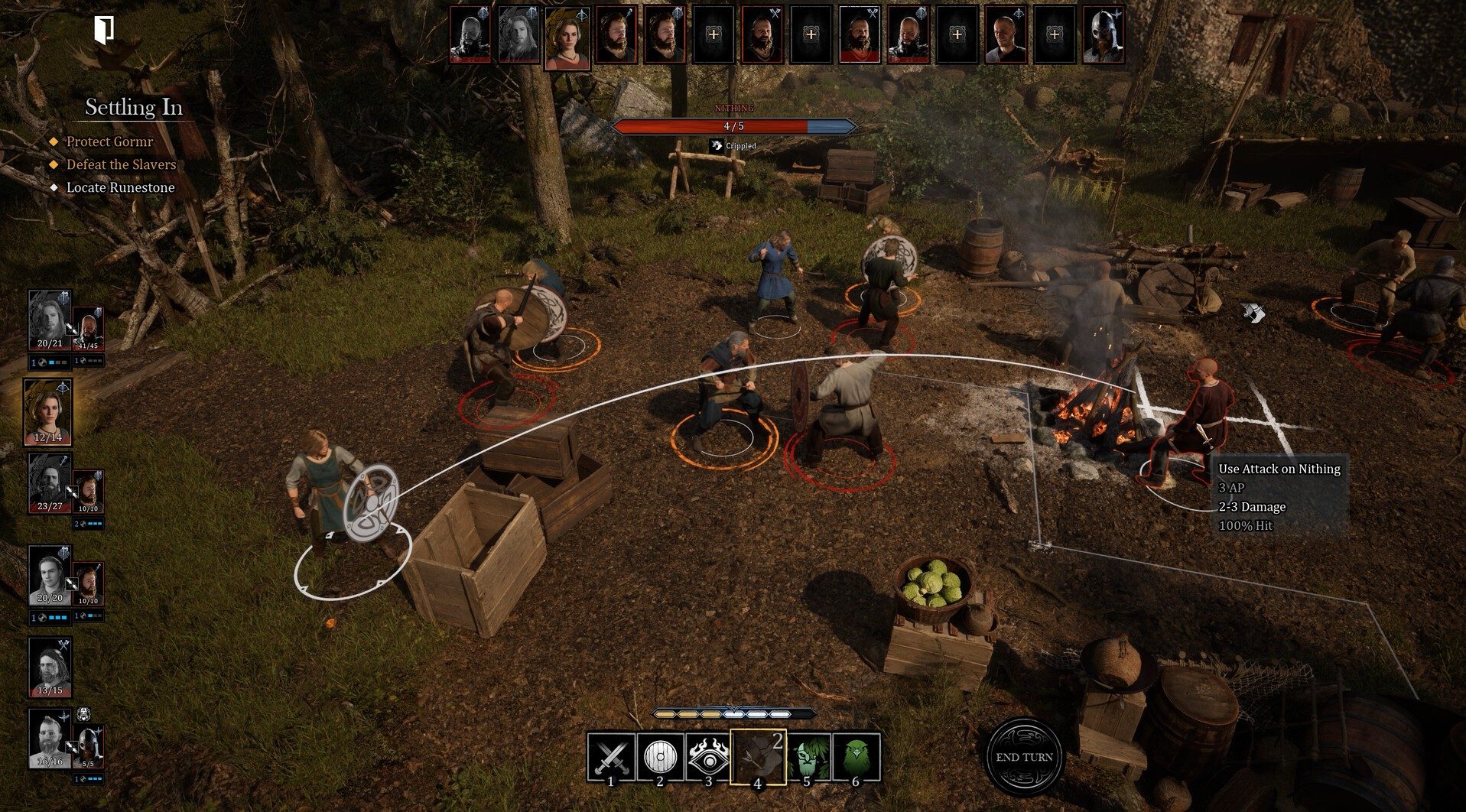This screenshot has width=1466, height=812.
Task: Click the Protect Gormr objective
Action: [109, 141]
